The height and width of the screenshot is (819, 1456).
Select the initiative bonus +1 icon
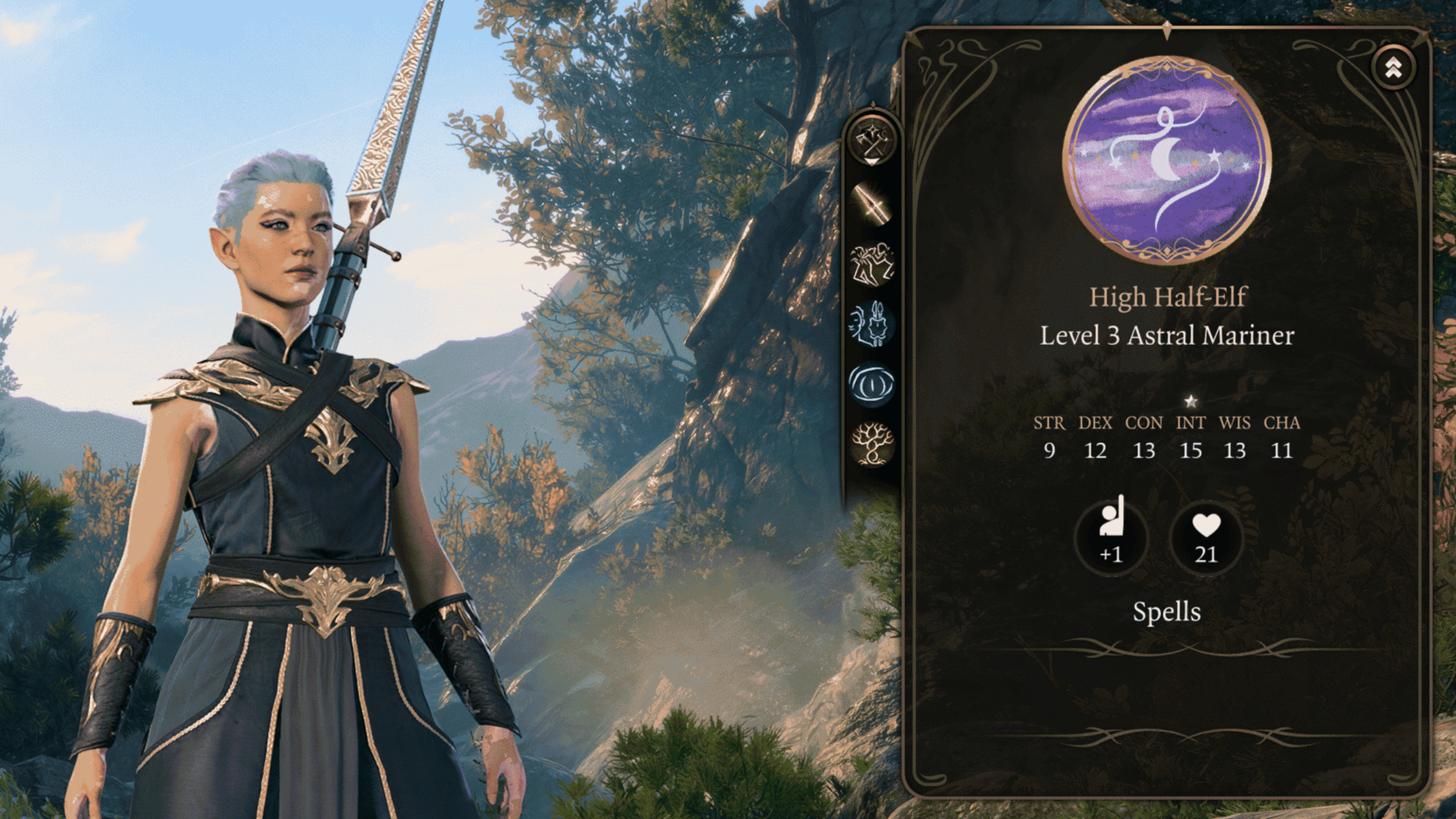coord(1111,536)
